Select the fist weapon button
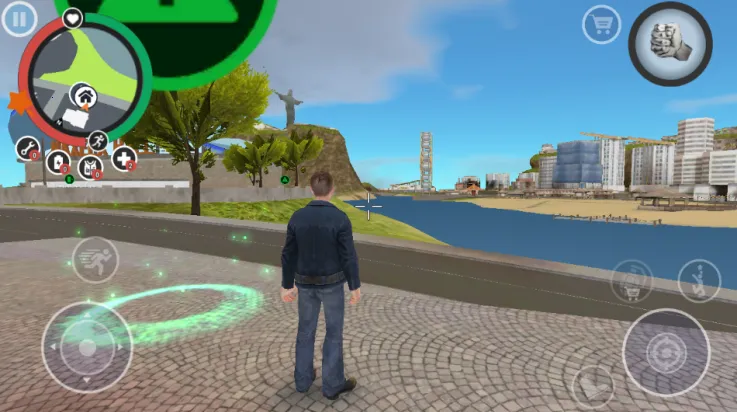Image resolution: width=737 pixels, height=412 pixels. click(x=669, y=43)
